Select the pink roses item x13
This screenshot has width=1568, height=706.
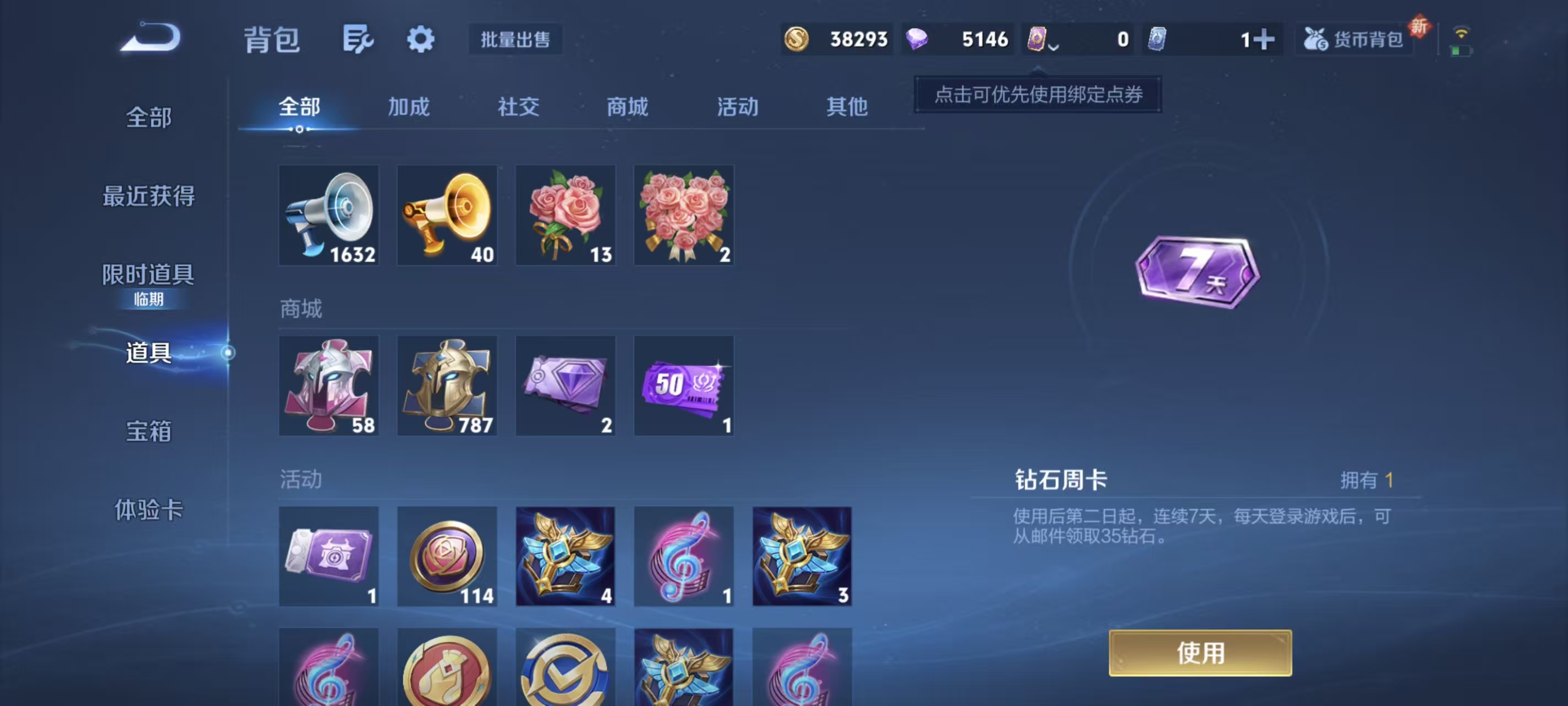tap(566, 215)
